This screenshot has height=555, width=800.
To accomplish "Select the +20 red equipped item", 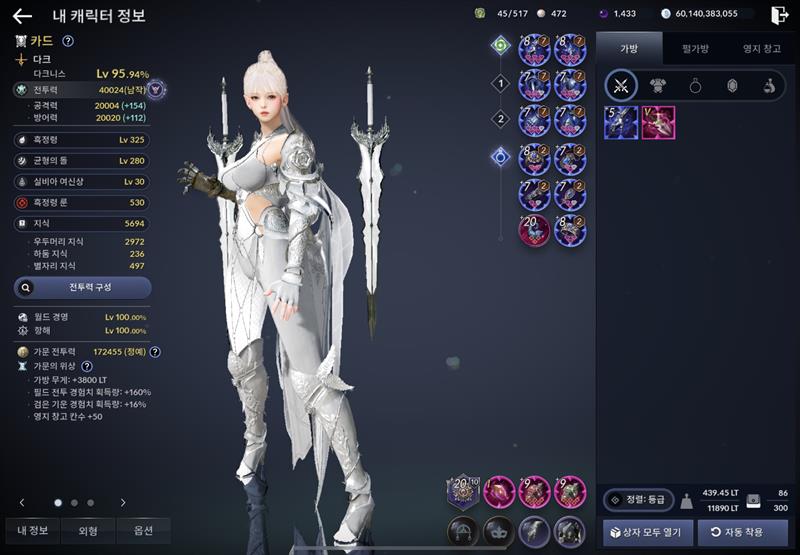I will coord(534,230).
